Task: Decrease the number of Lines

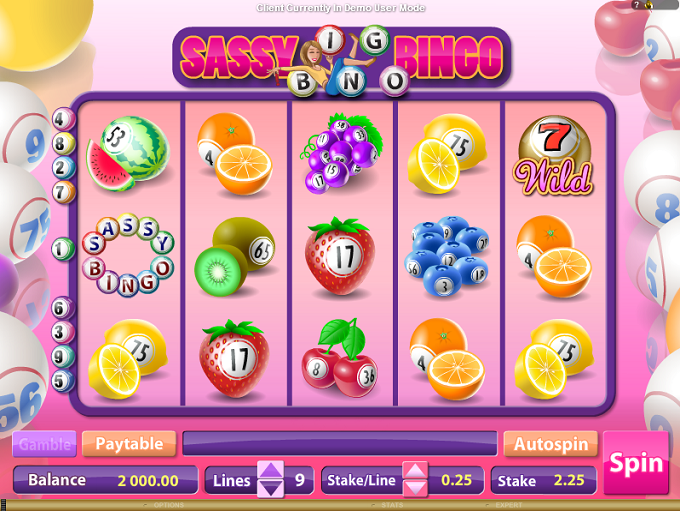Action: point(271,489)
